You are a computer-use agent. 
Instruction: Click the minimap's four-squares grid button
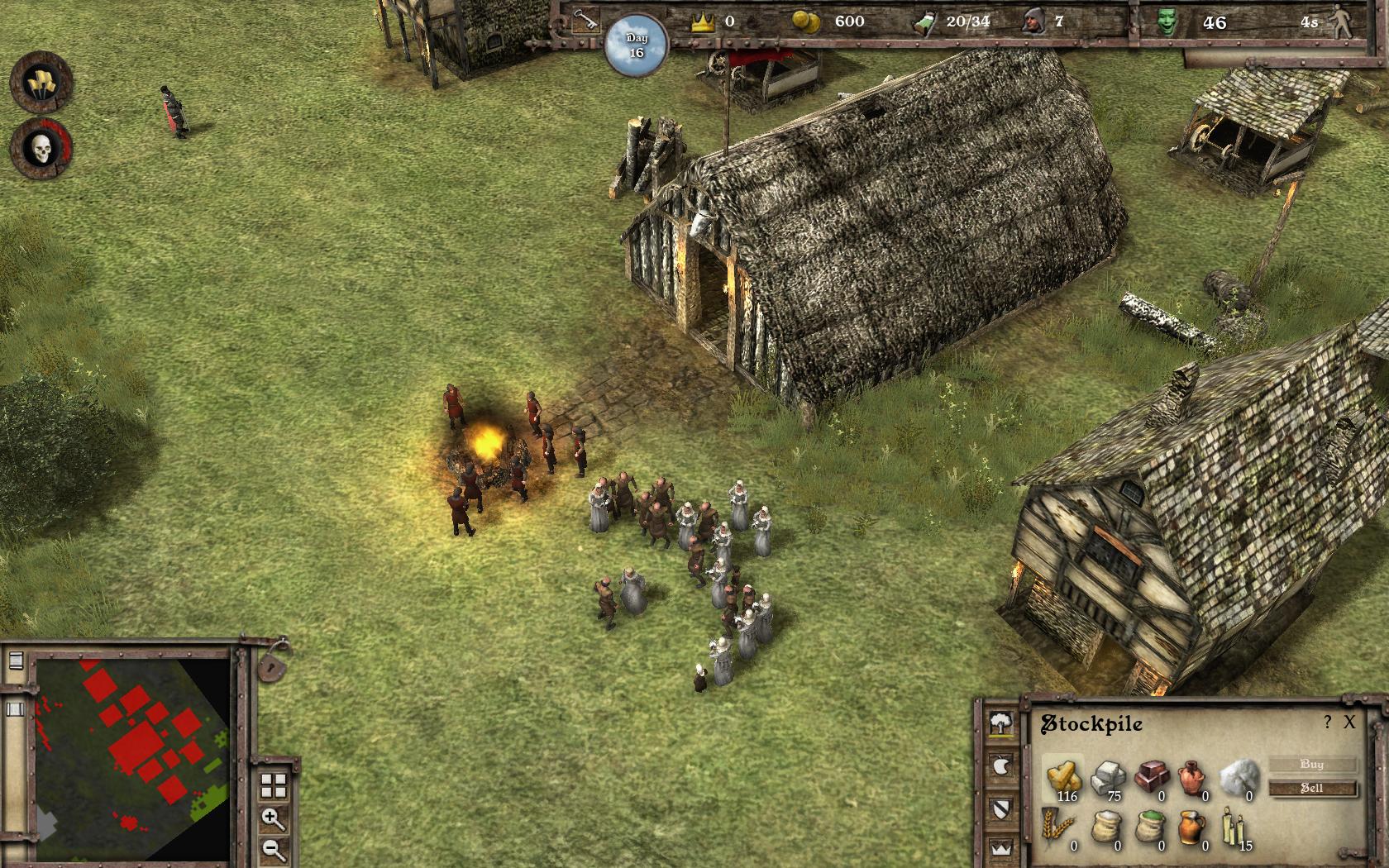coord(274,785)
